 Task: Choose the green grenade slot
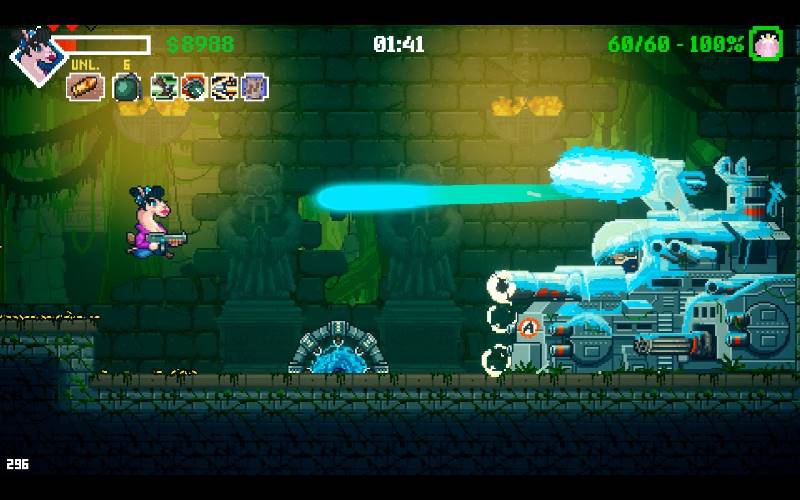click(127, 87)
